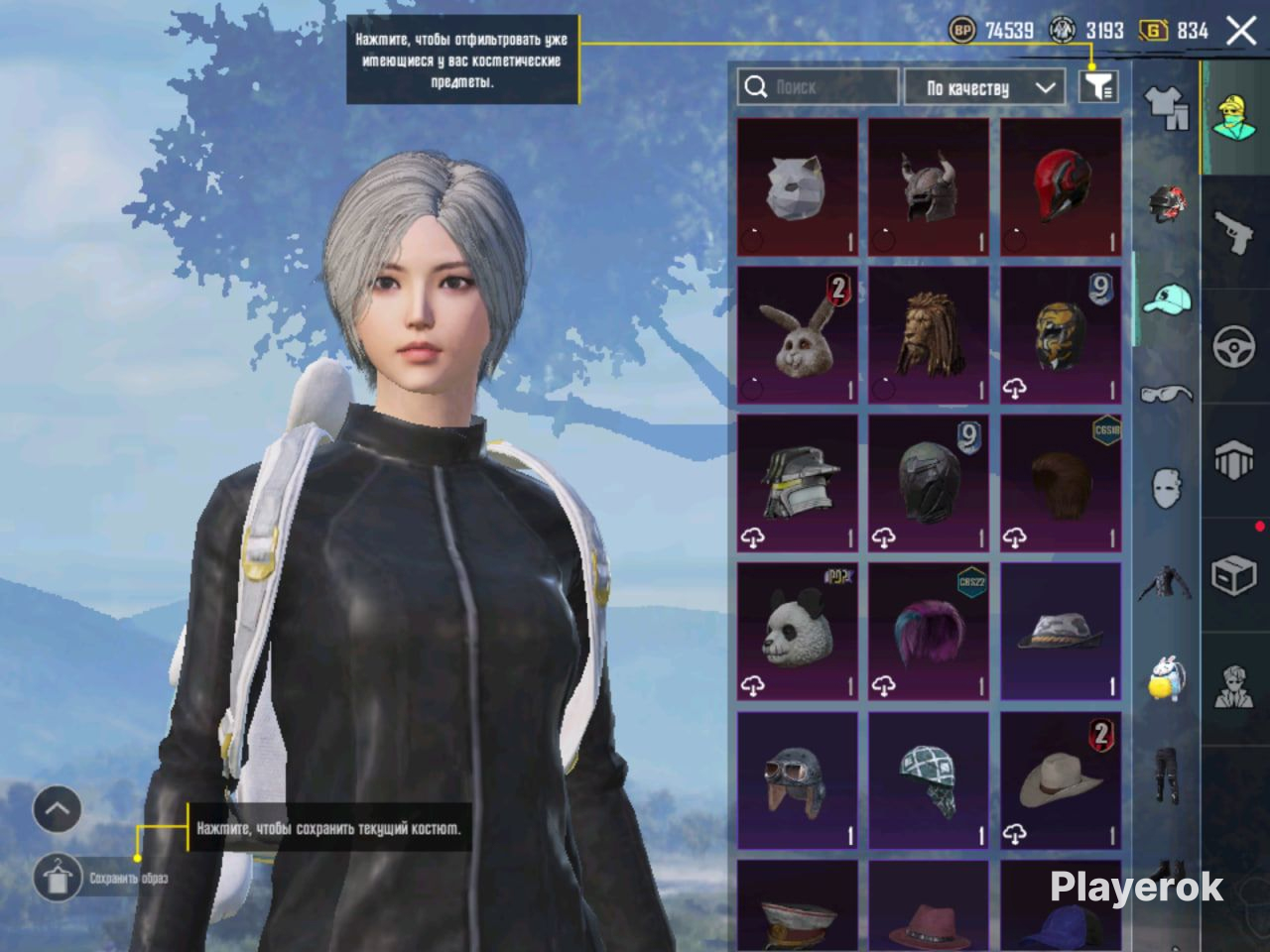Image resolution: width=1270 pixels, height=952 pixels.
Task: Open the outfit sets category
Action: point(1167,107)
